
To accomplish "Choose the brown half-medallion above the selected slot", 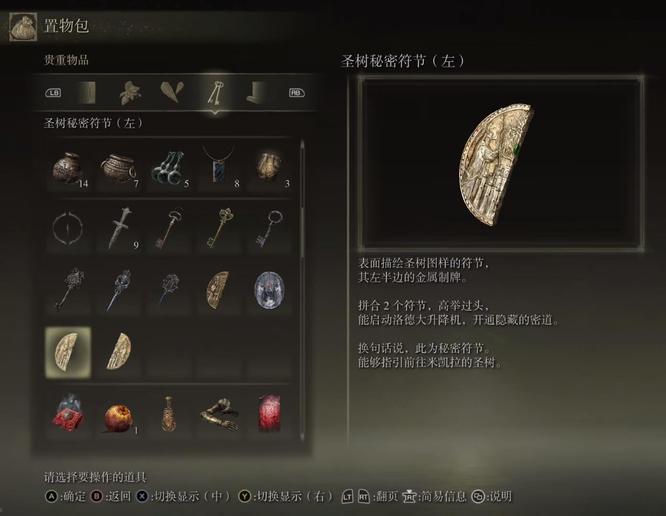I will (218, 290).
